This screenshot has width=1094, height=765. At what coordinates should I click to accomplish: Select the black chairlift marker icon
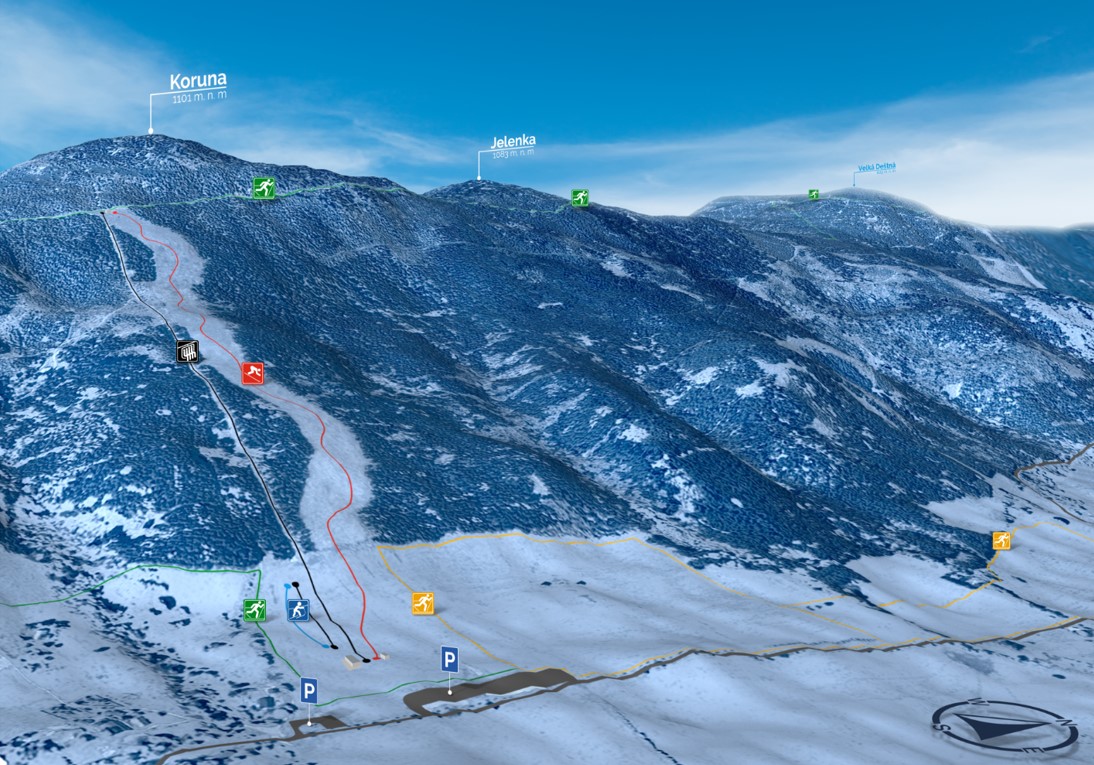pos(188,351)
